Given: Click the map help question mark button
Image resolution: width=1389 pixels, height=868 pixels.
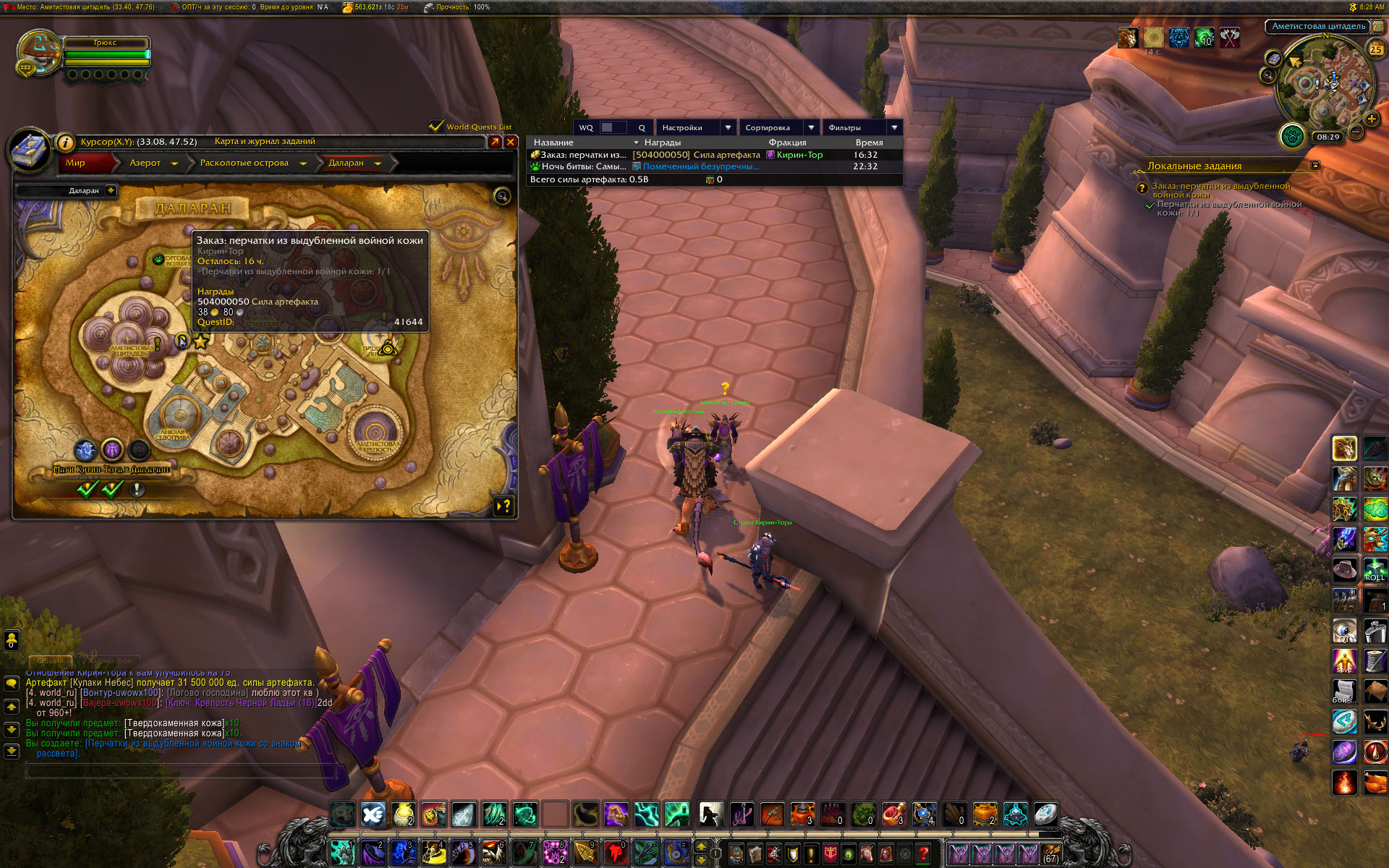Looking at the screenshot, I should pos(504,506).
